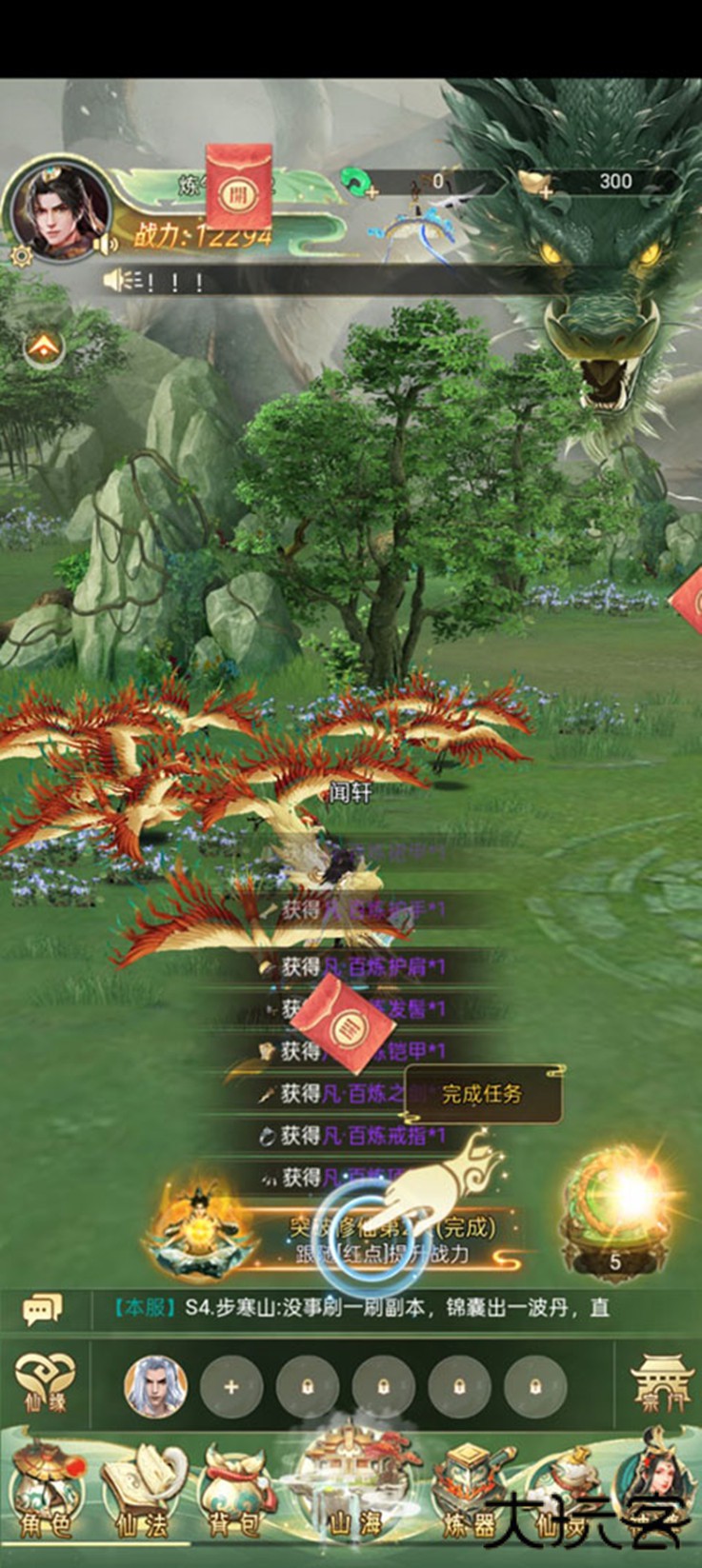Expand the orange chevron arrow button

44,348
